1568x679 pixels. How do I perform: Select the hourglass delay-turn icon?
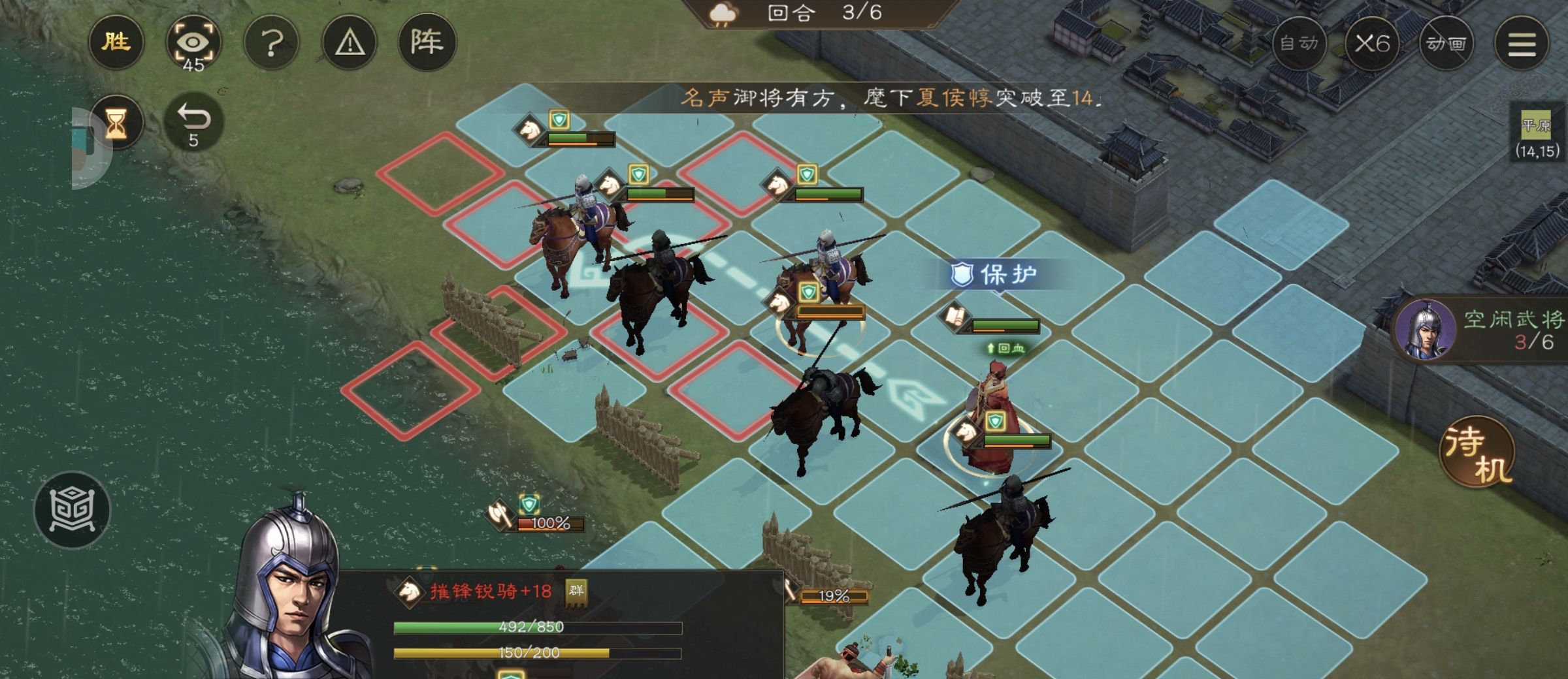(118, 123)
